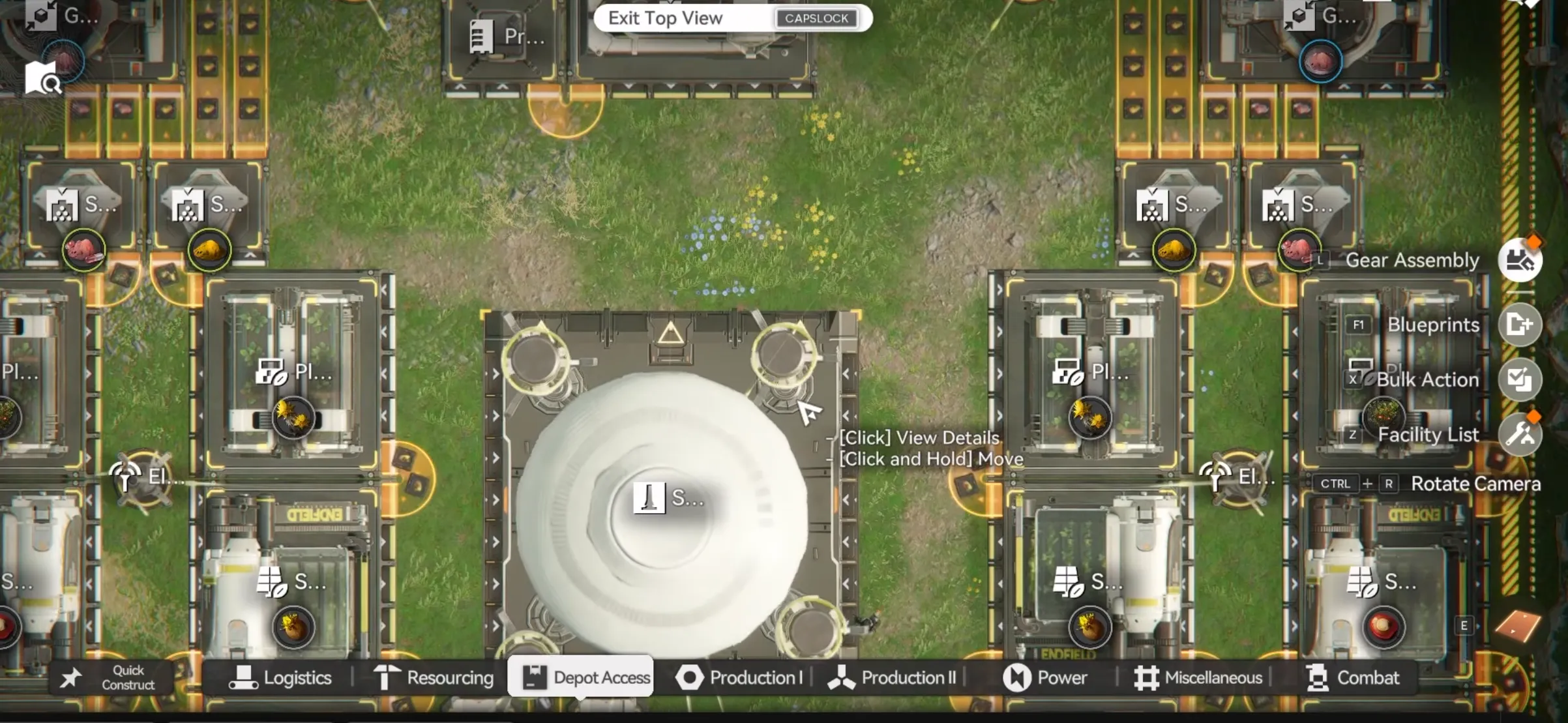Open the Gear Assembly menu

pyautogui.click(x=1520, y=260)
